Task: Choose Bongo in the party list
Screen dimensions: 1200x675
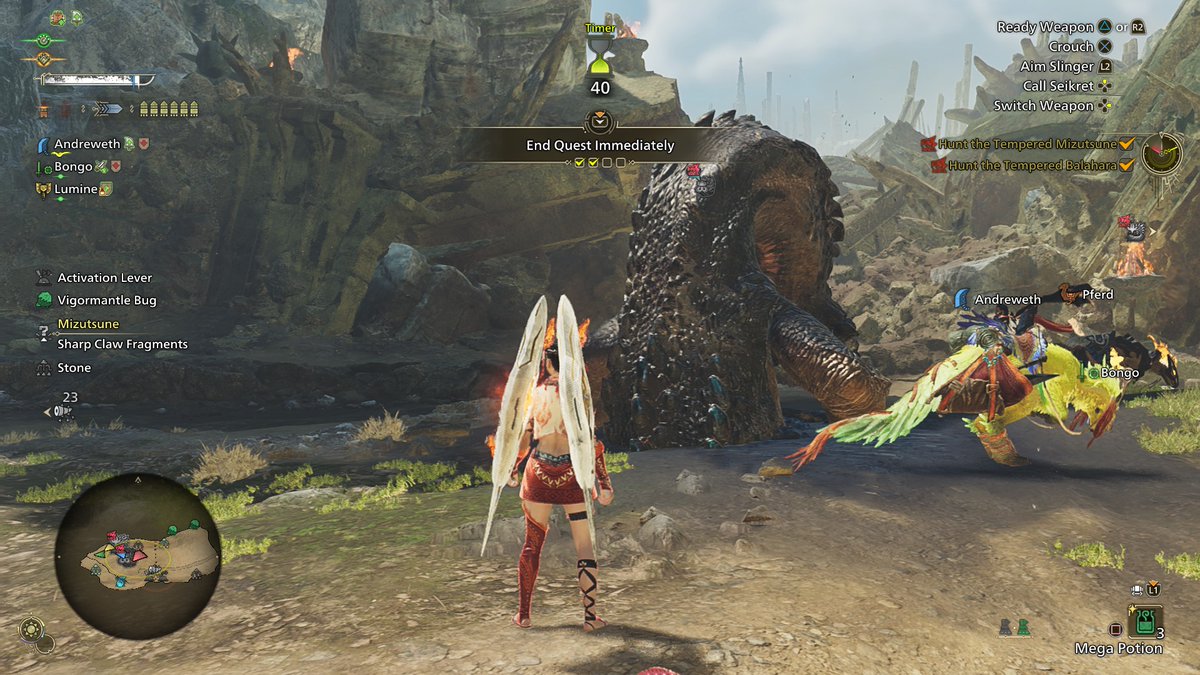Action: [73, 167]
